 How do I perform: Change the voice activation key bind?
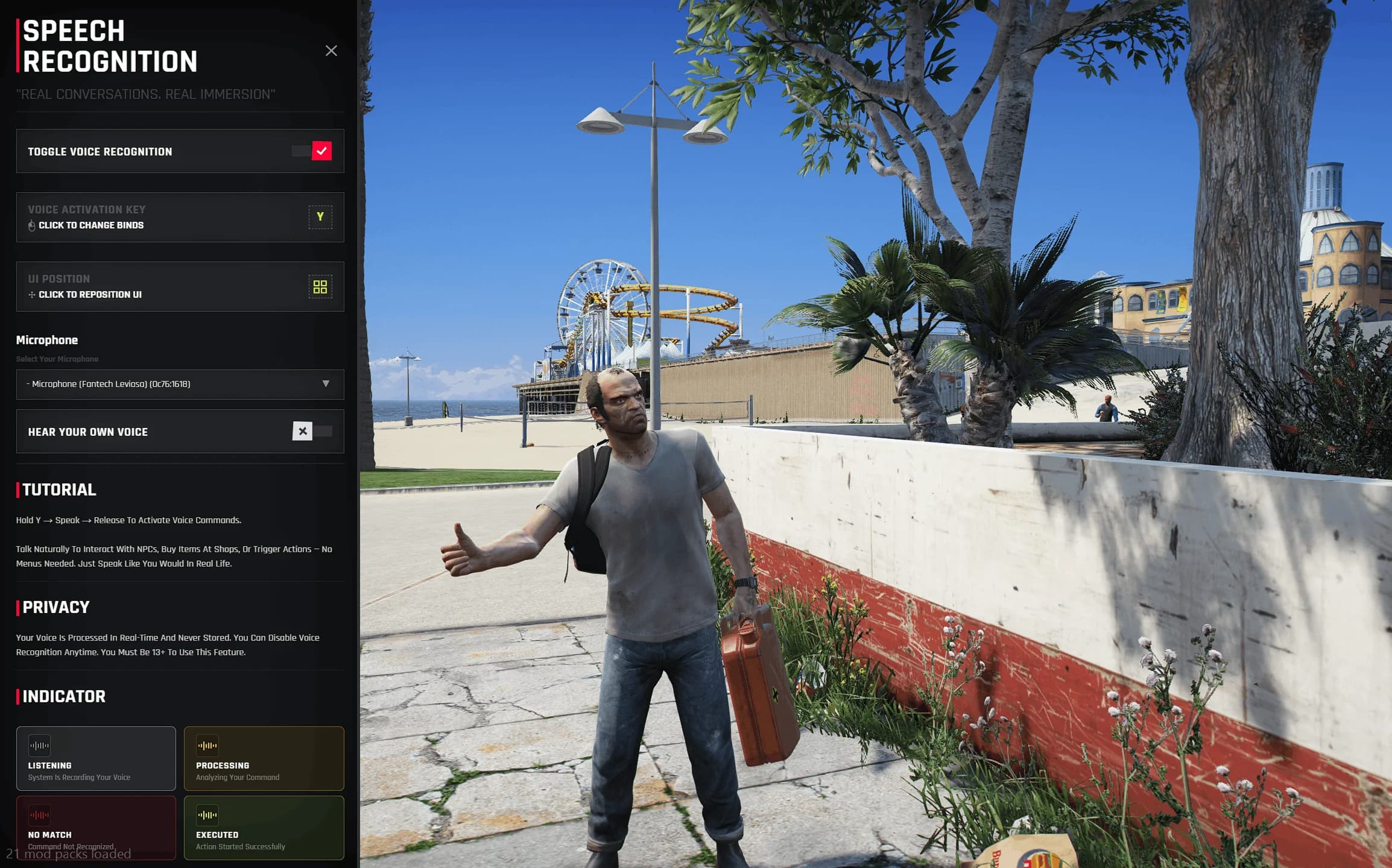(x=320, y=217)
